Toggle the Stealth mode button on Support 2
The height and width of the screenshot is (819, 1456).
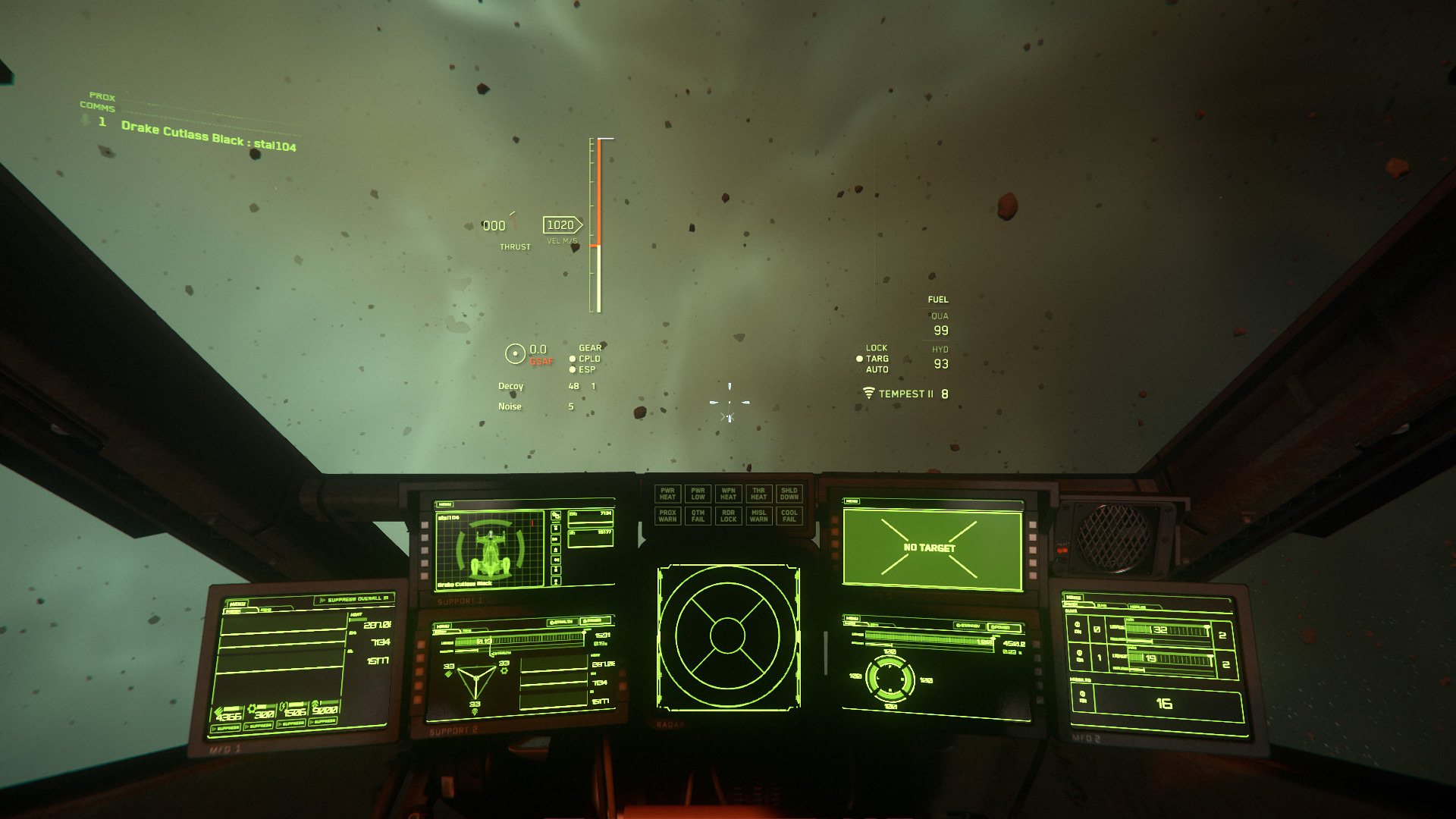tap(562, 622)
